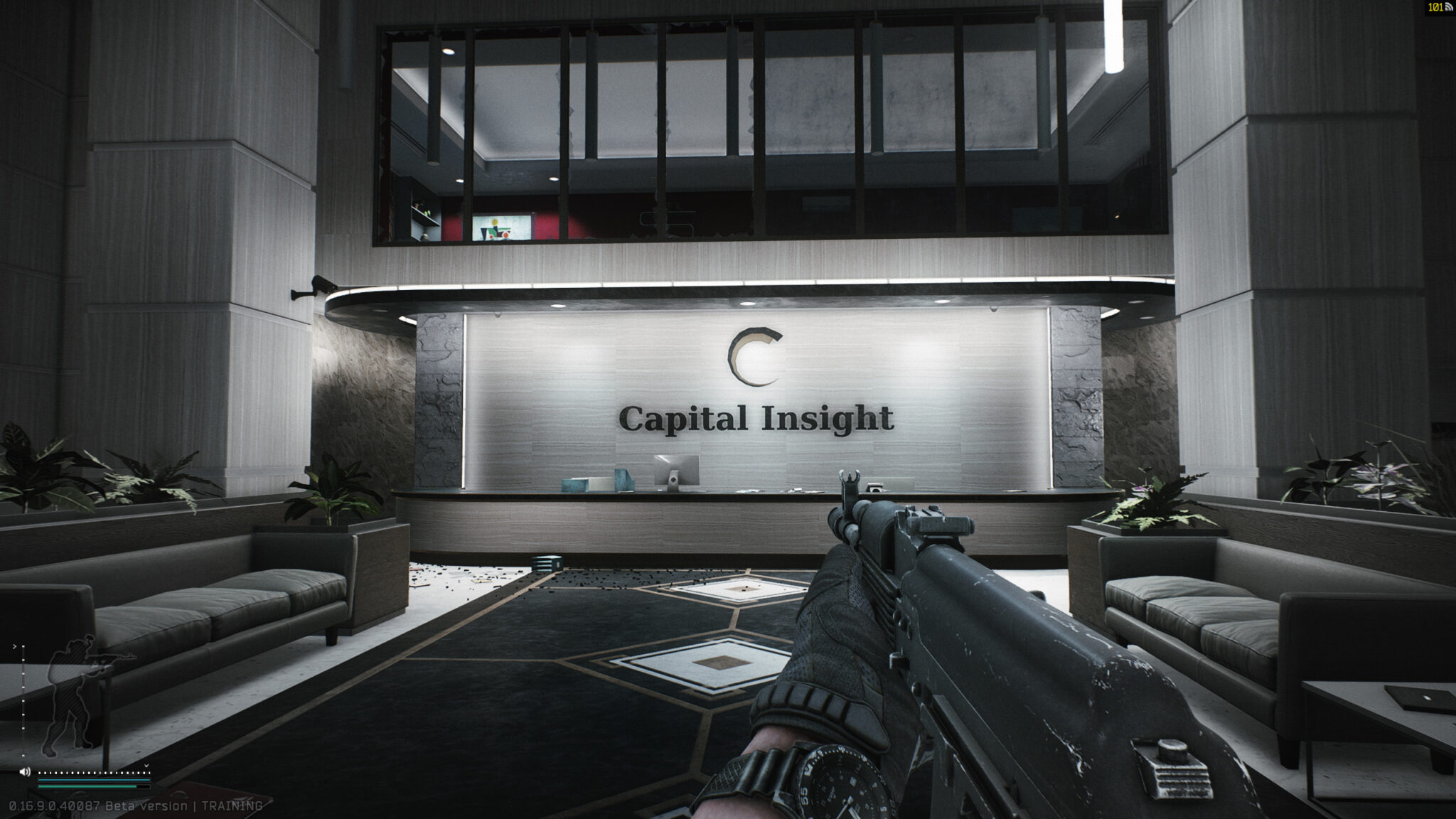This screenshot has width=1456, height=819.
Task: Adjust the vertical stance height slider
Action: coord(23,700)
